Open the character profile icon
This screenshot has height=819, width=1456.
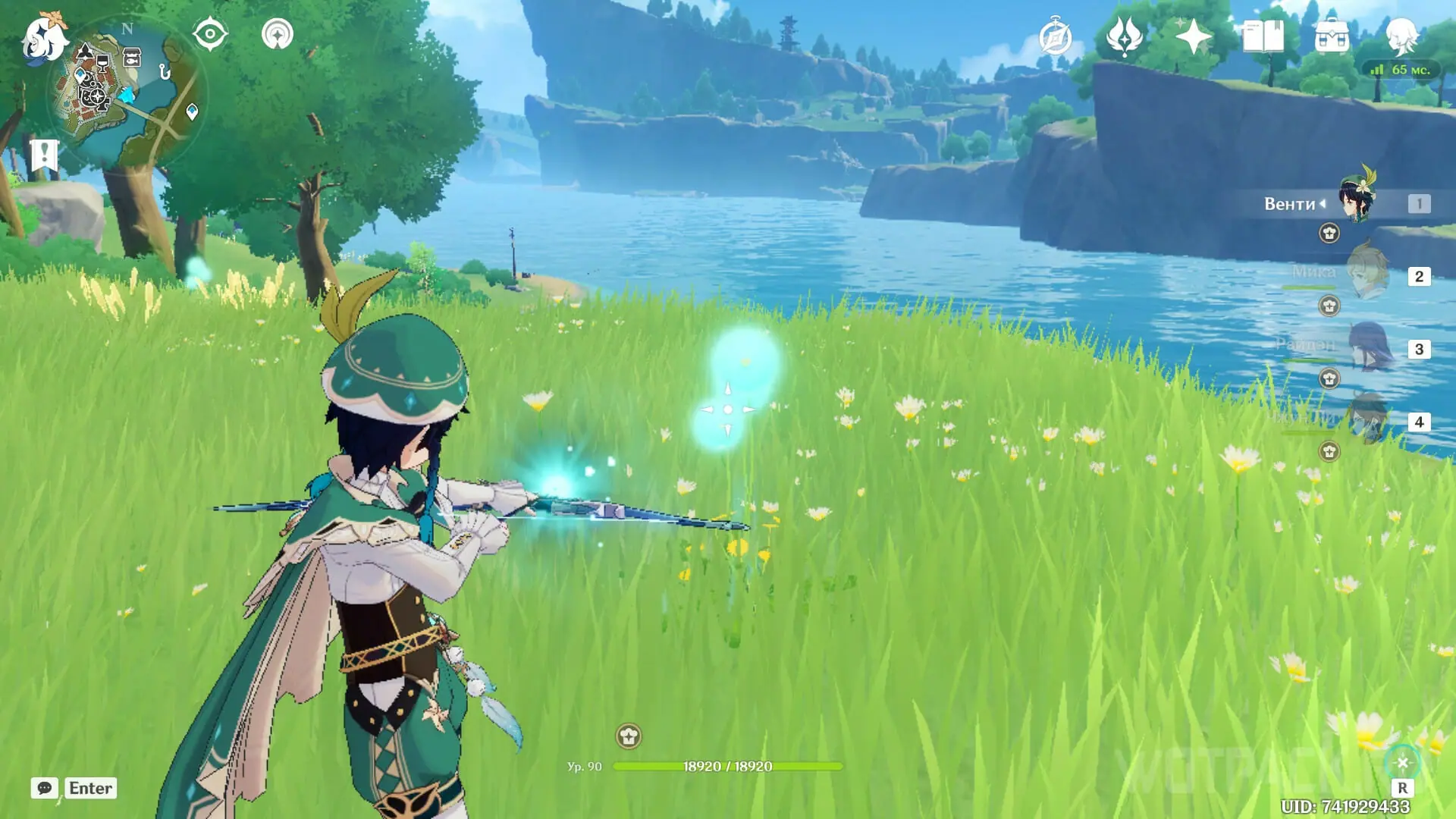tap(1401, 35)
